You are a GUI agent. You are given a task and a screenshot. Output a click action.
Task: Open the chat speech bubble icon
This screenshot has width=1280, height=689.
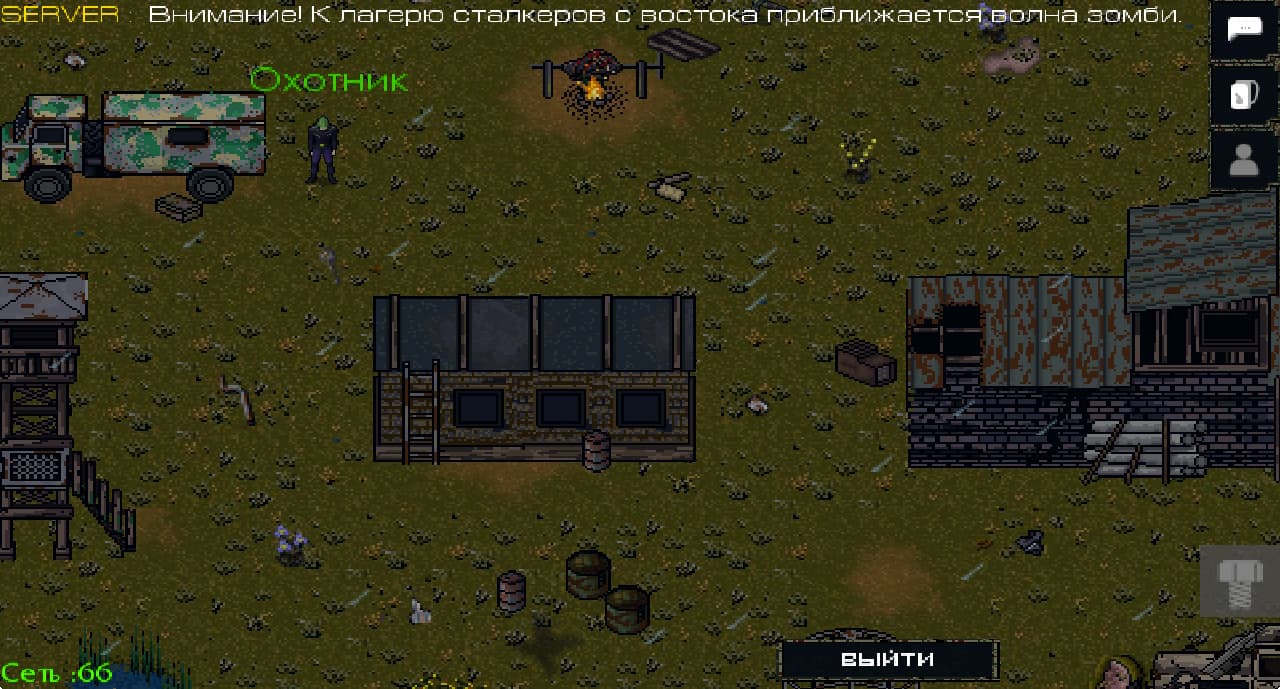point(1245,30)
